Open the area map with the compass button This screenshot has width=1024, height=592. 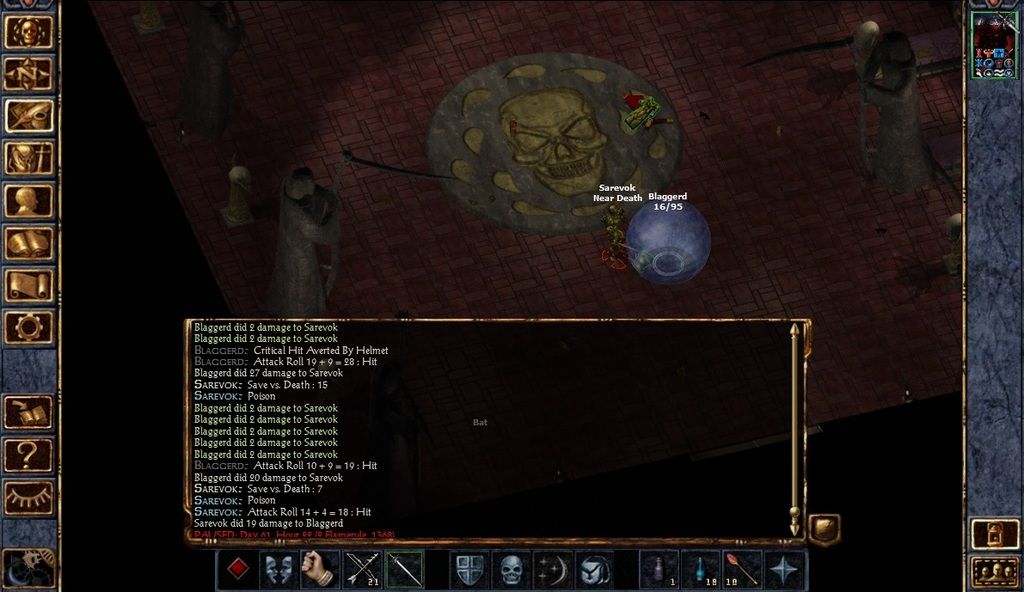29,73
